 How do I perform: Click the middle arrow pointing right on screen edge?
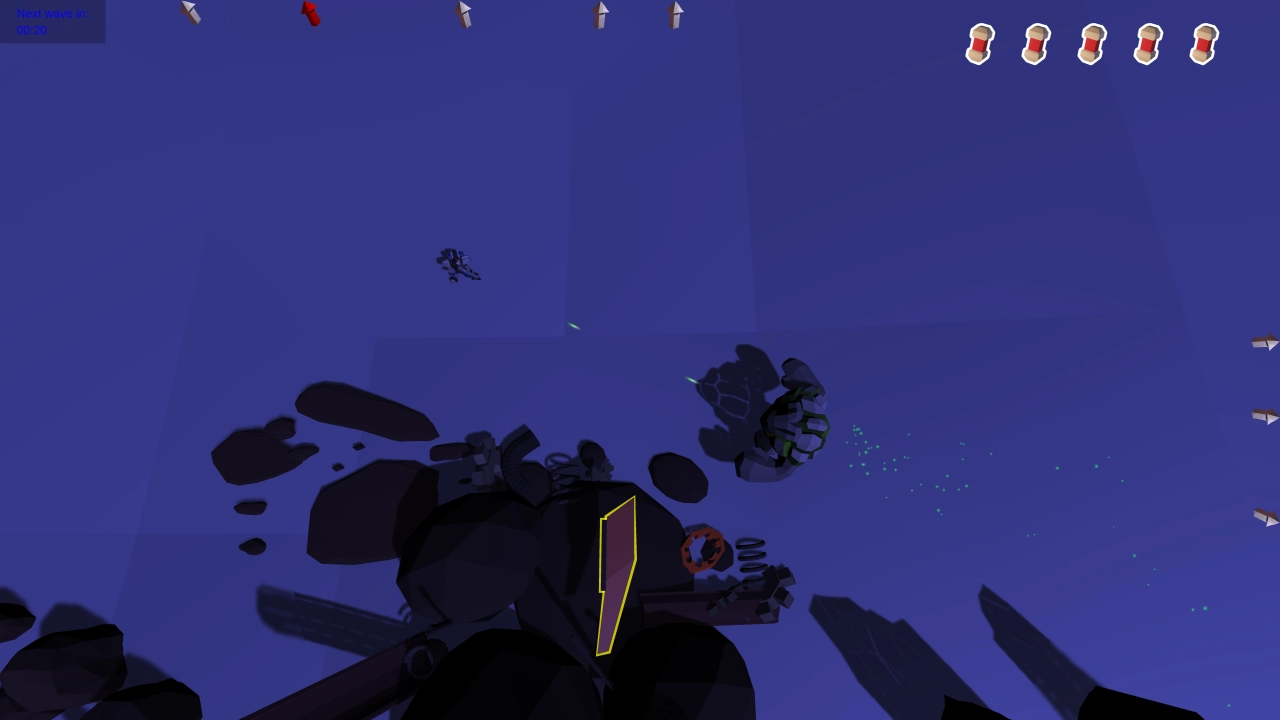tap(1264, 415)
